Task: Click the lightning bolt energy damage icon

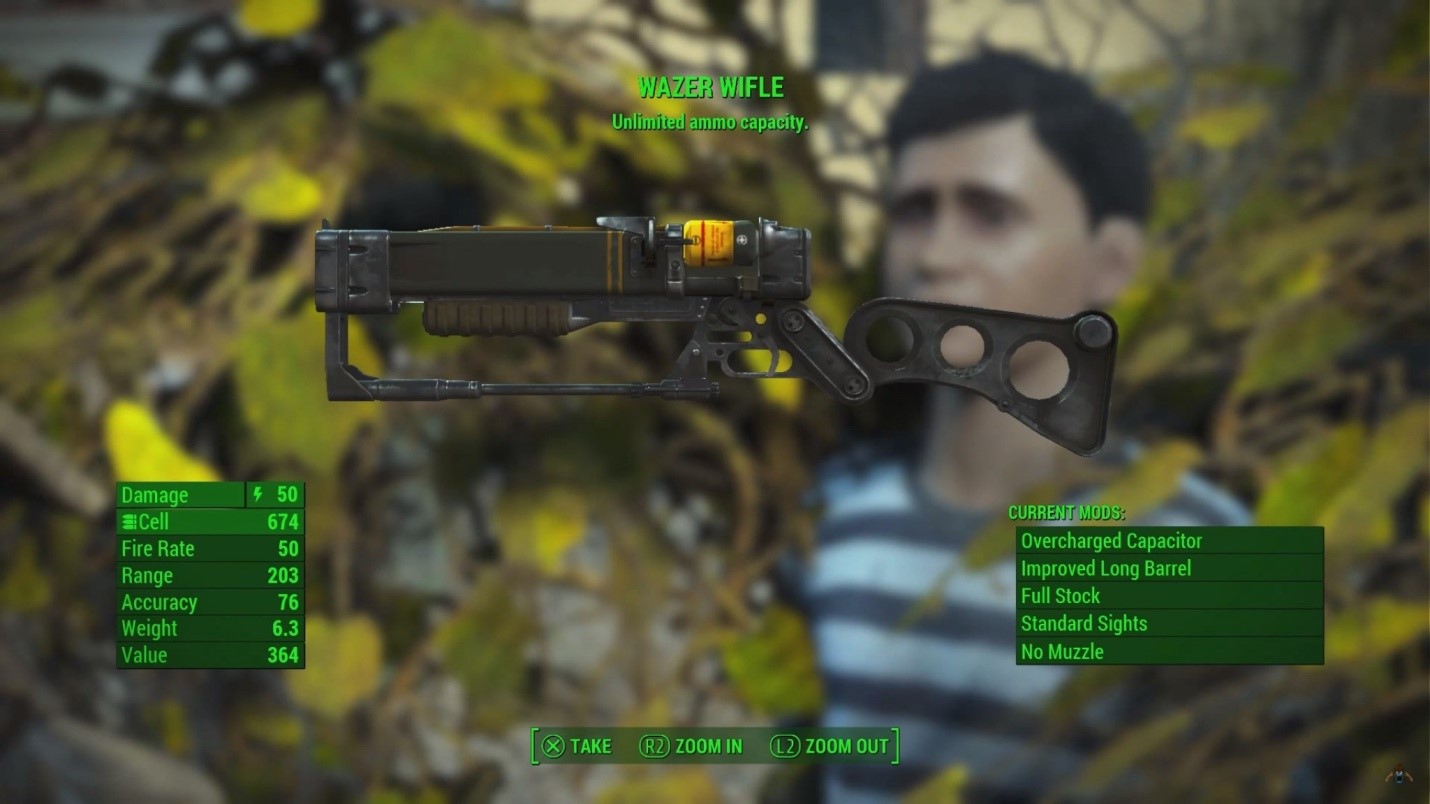Action: tap(258, 495)
